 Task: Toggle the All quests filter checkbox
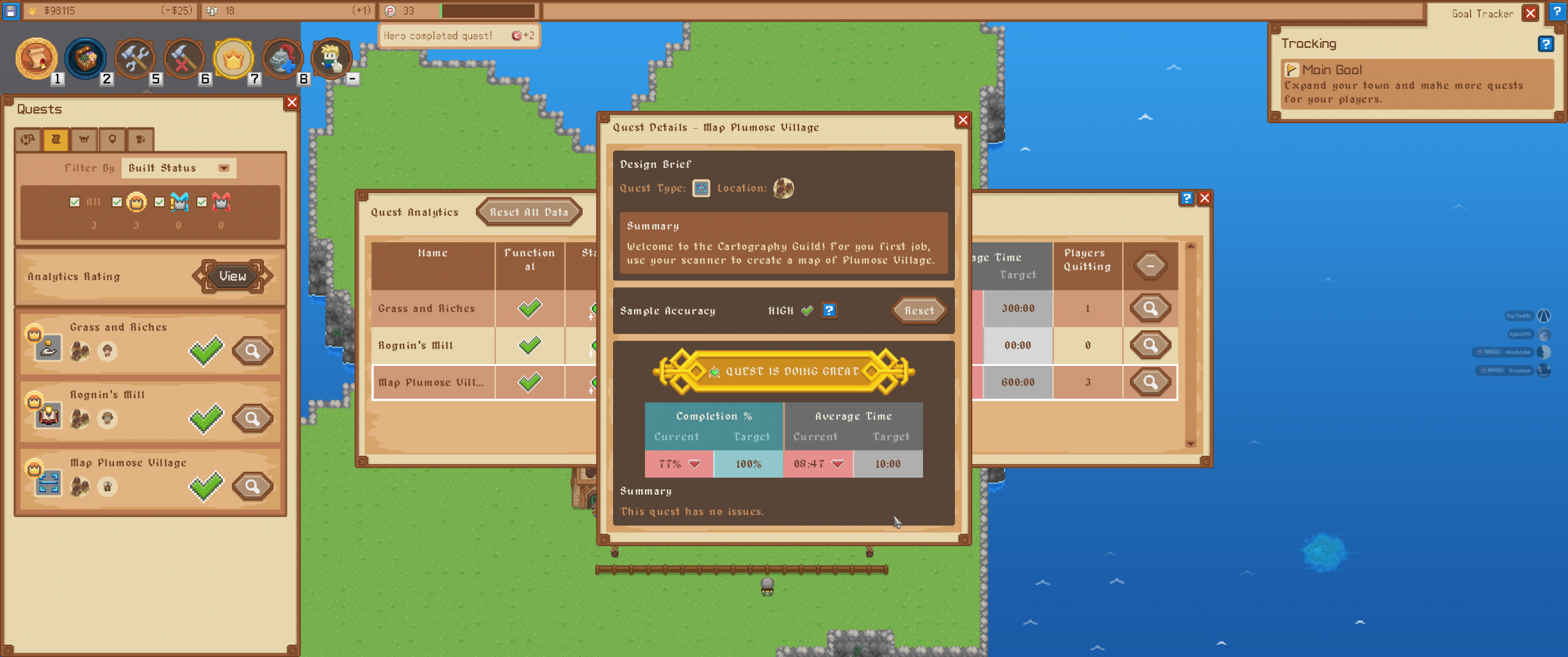[x=75, y=202]
